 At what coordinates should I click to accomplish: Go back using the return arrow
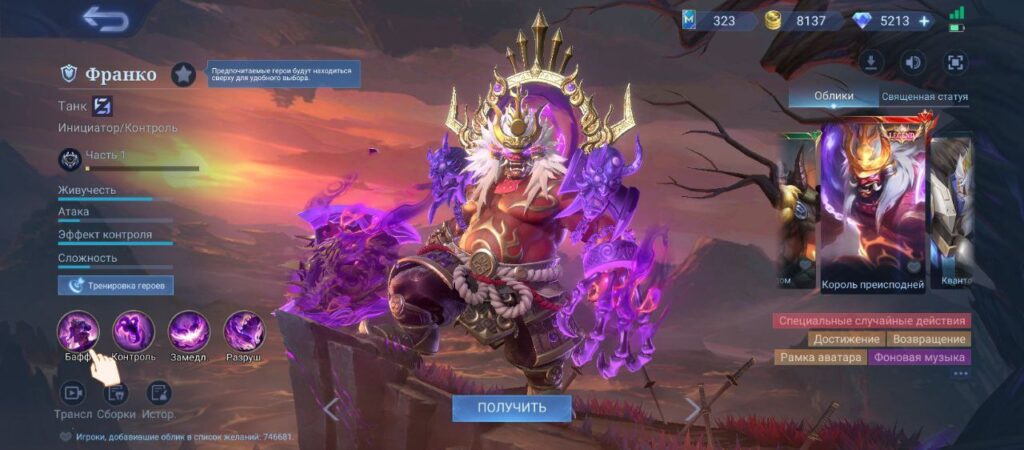105,19
